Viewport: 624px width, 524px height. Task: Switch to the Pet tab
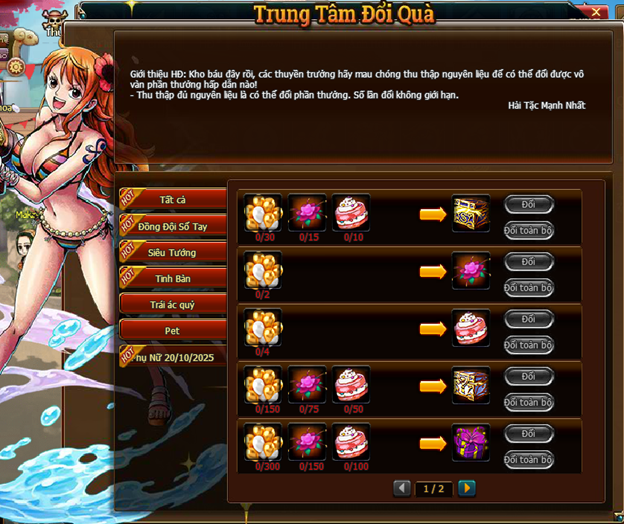click(x=169, y=329)
